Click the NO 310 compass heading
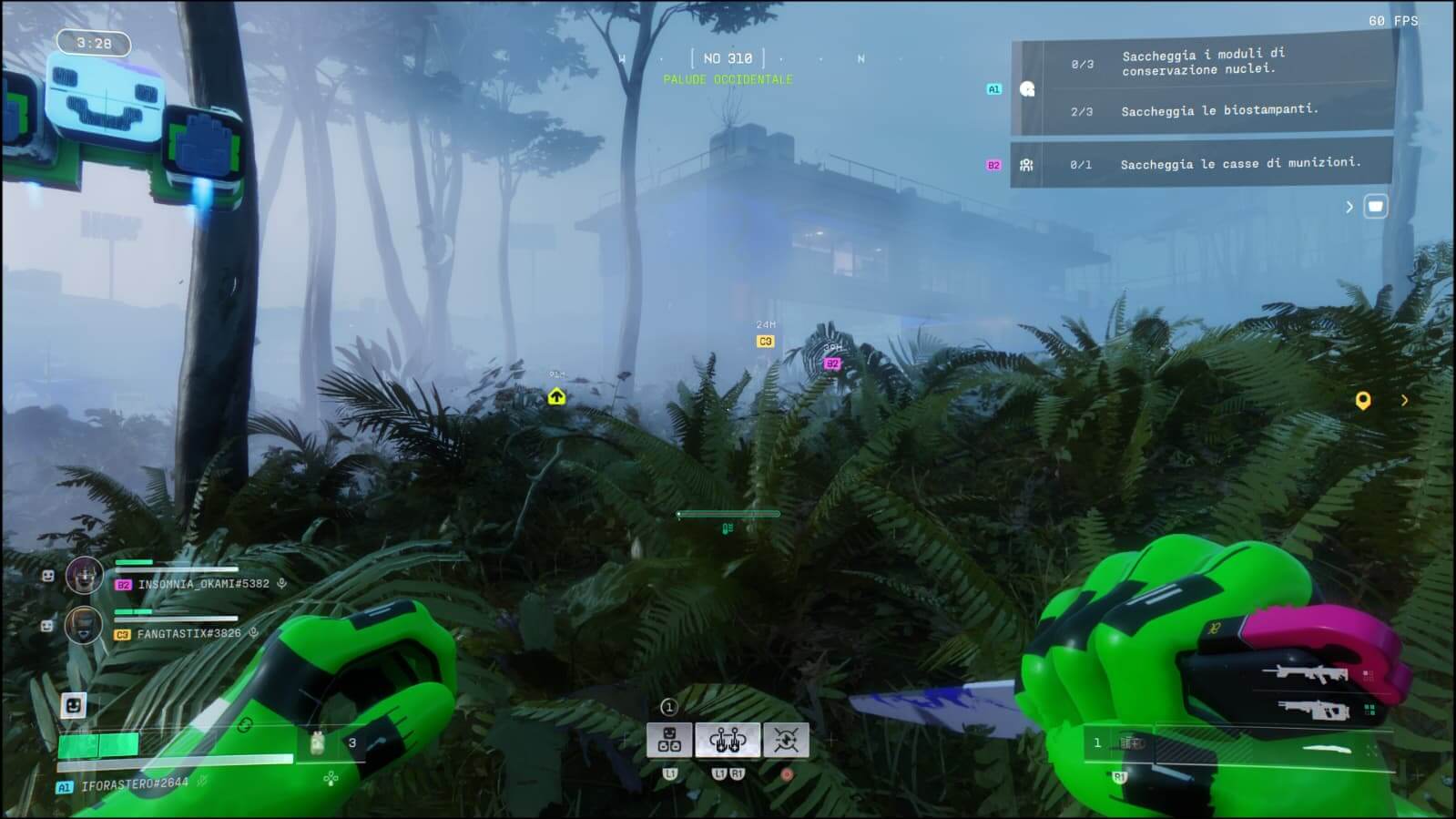Viewport: 1456px width, 819px height. point(728,58)
